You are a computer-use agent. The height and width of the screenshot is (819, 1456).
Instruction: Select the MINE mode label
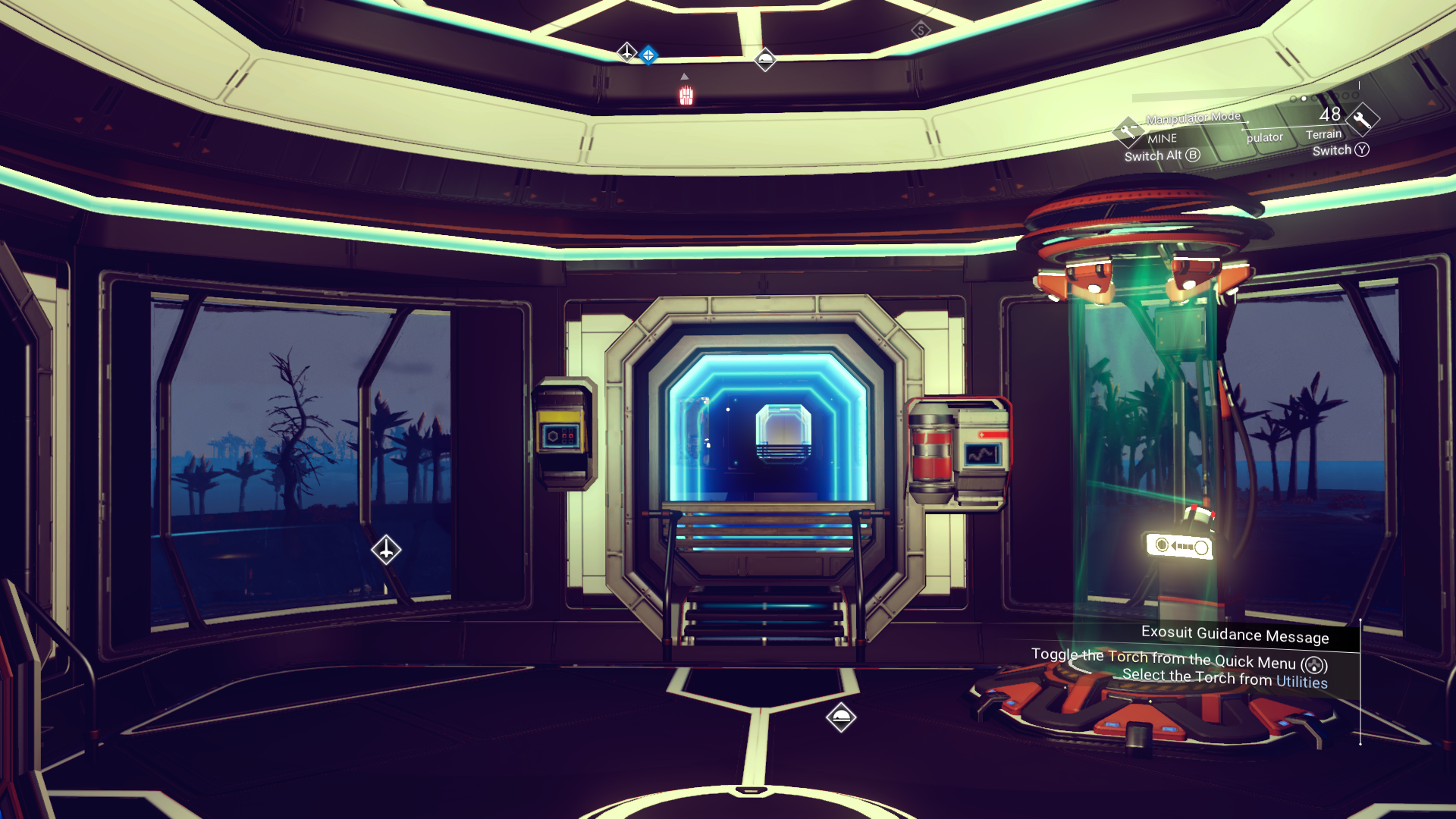(1162, 139)
